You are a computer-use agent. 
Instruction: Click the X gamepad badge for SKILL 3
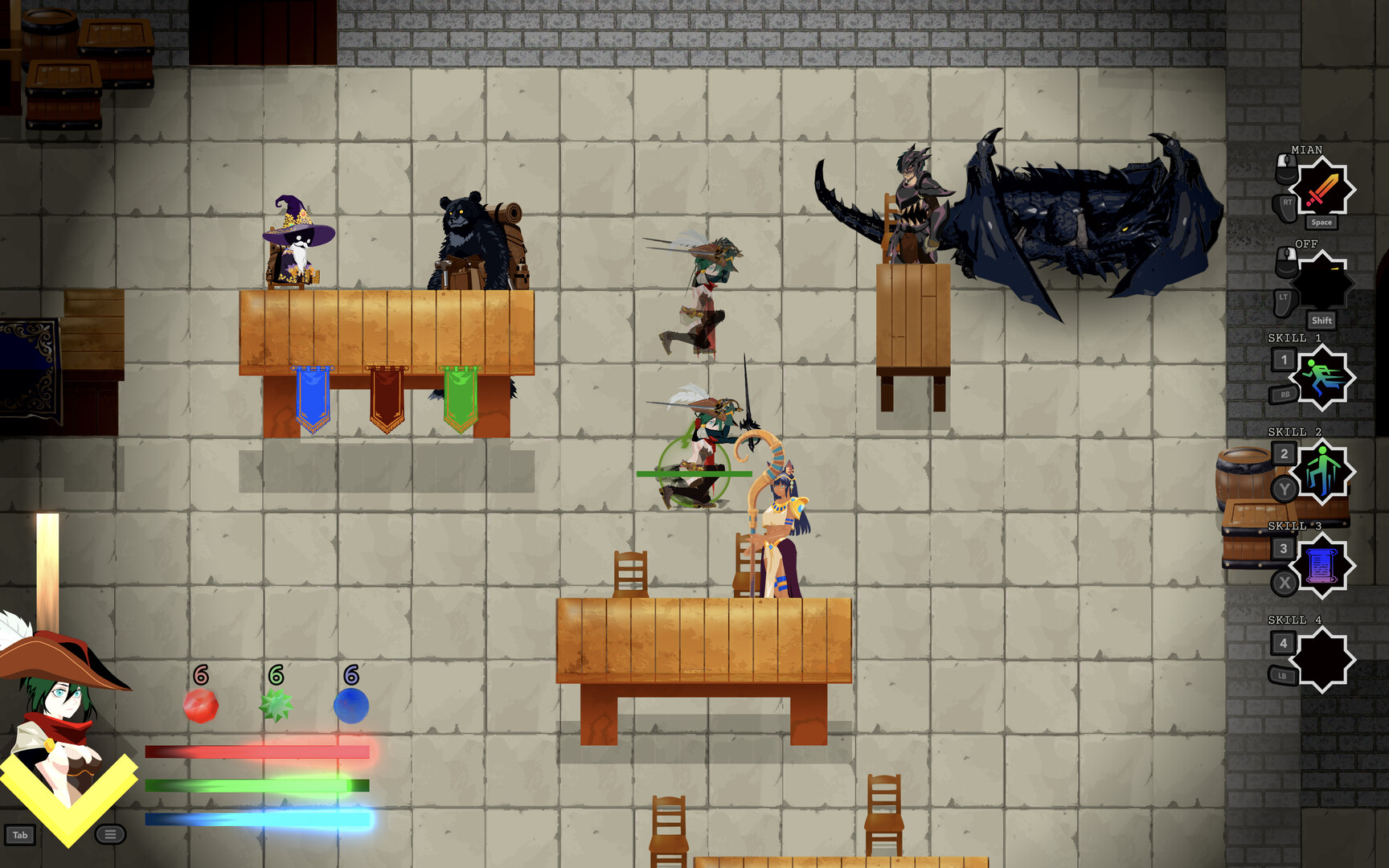coord(1285,584)
